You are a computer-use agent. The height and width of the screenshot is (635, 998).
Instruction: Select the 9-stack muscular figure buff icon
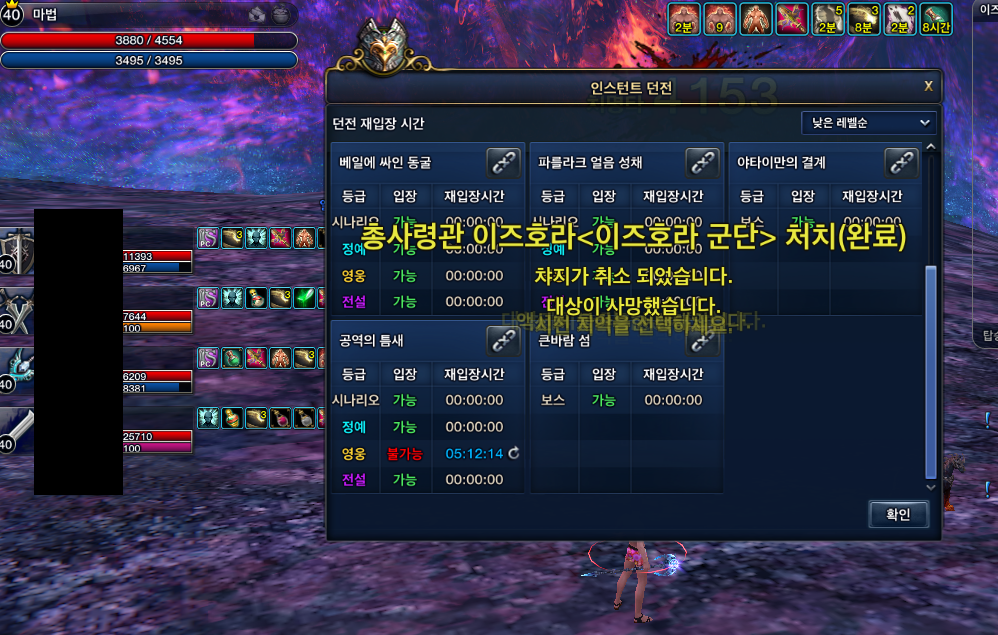click(719, 19)
